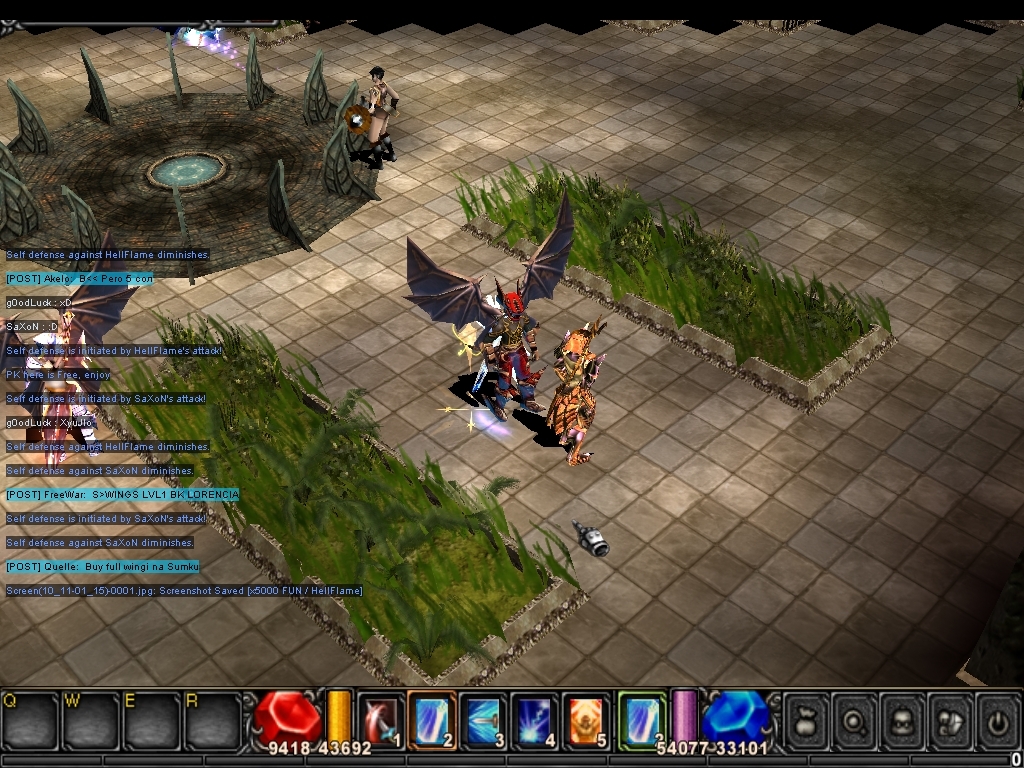This screenshot has height=768, width=1024.
Task: Activate the orange-framed skill numbered 2
Action: [x=432, y=719]
